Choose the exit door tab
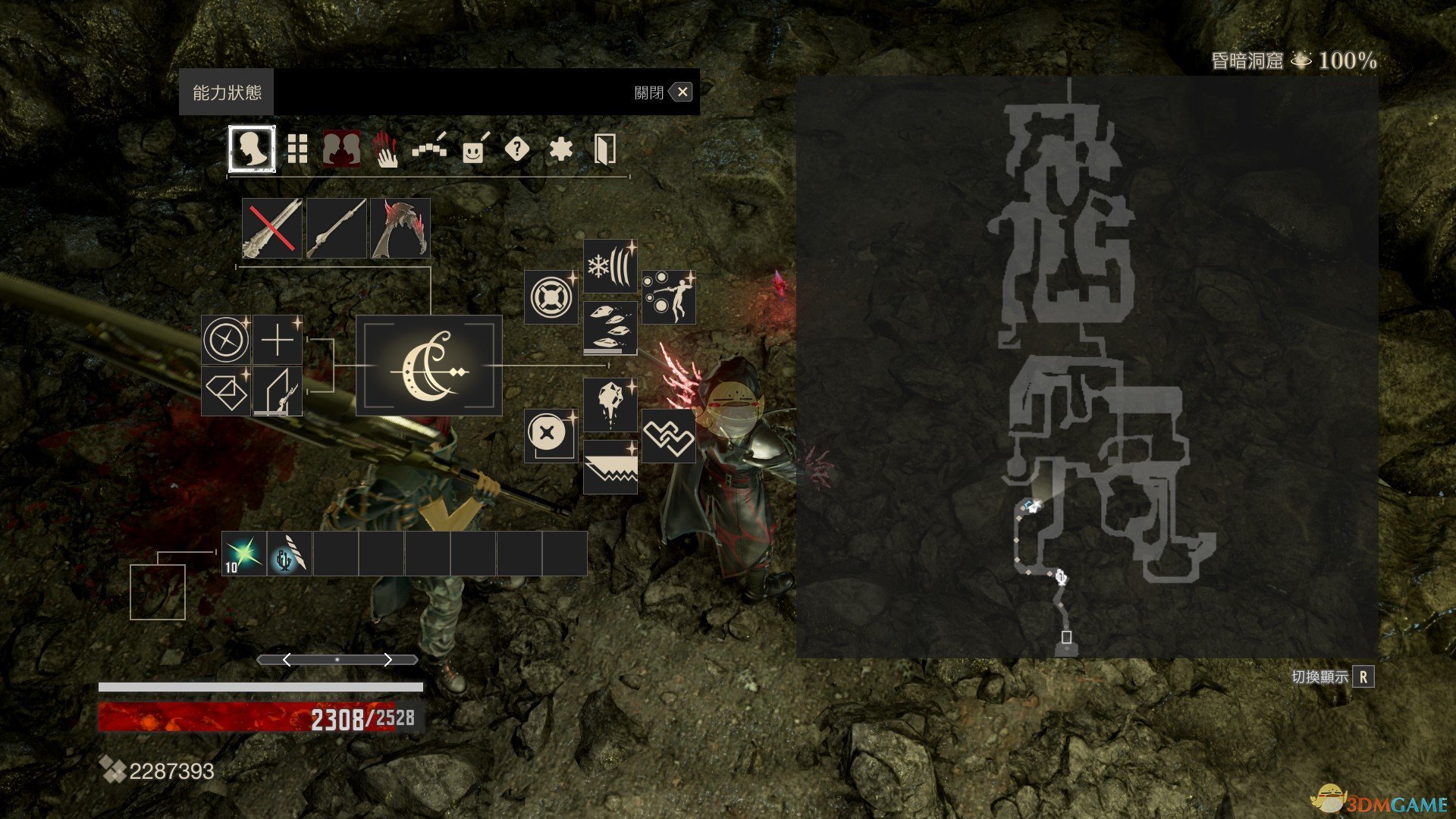The height and width of the screenshot is (819, 1456). tap(604, 149)
